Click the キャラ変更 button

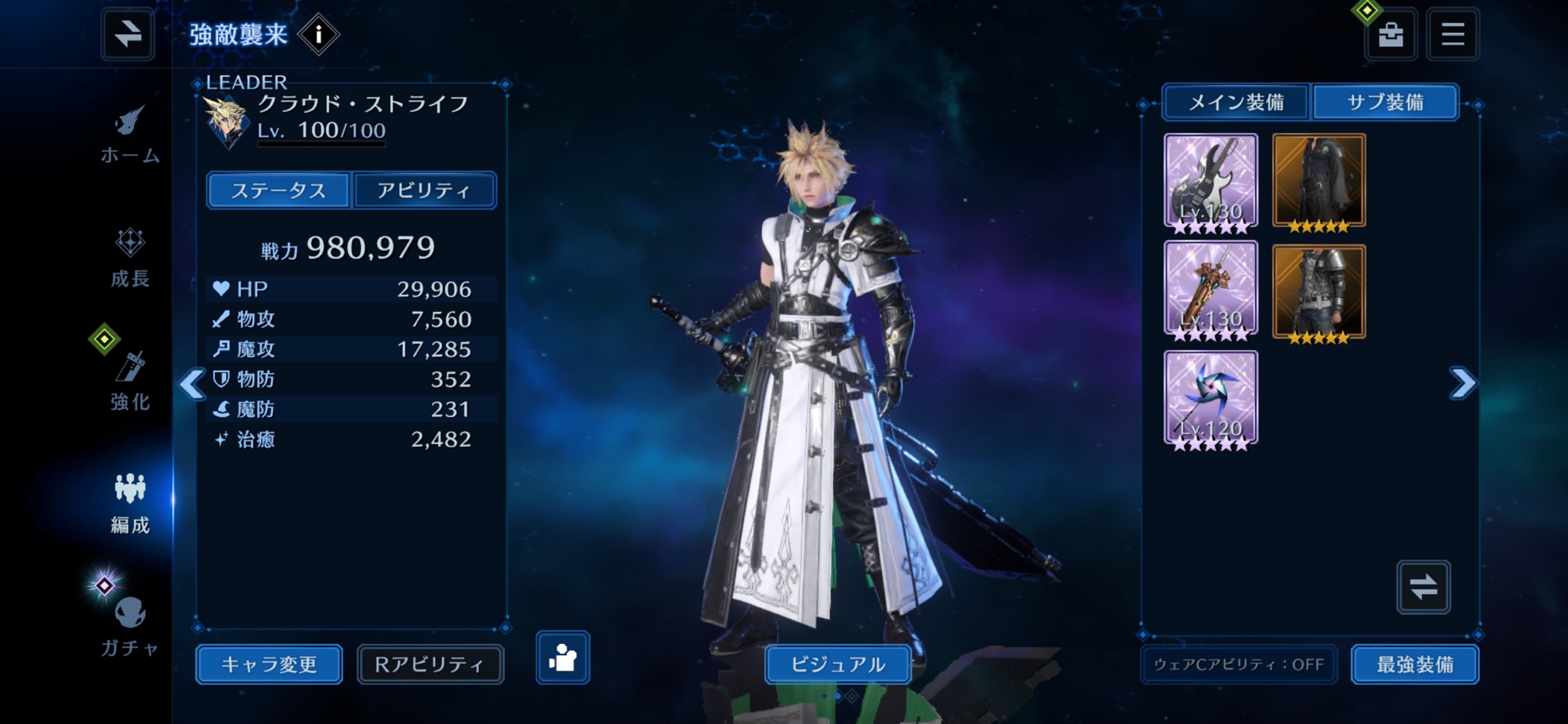(269, 664)
